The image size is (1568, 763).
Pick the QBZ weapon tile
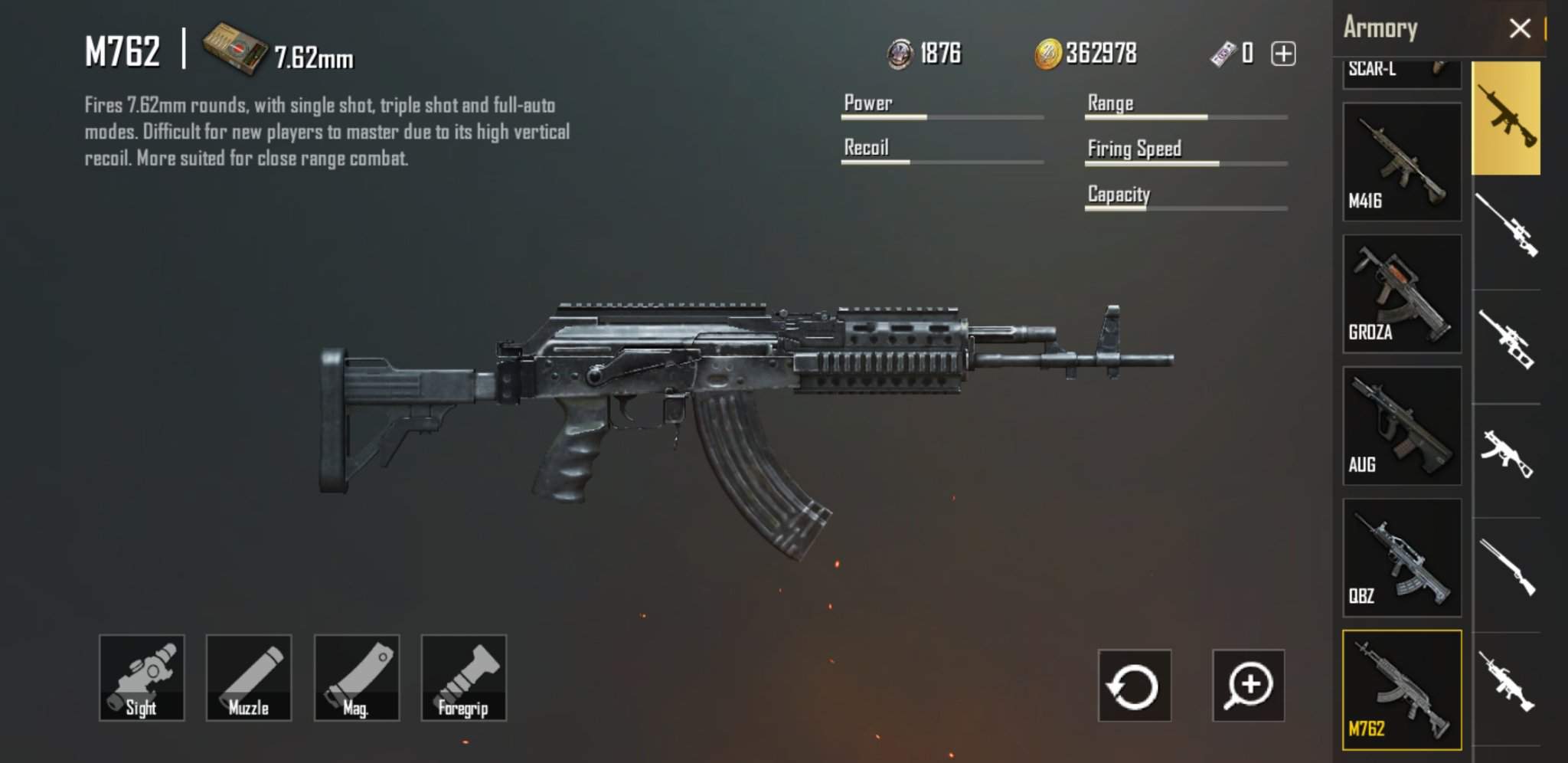coord(1402,558)
